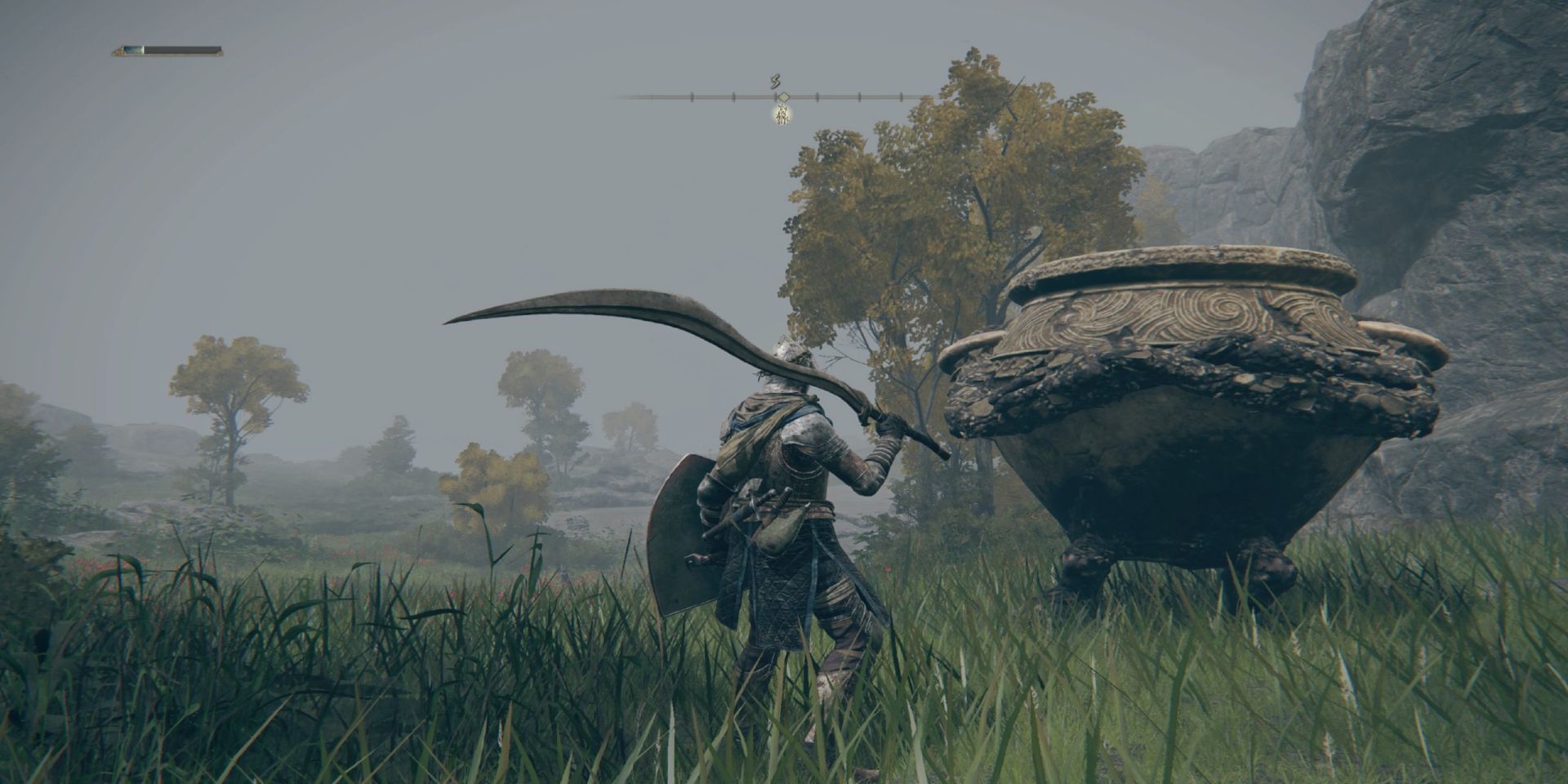Click the second compass tick from the left

tap(692, 96)
